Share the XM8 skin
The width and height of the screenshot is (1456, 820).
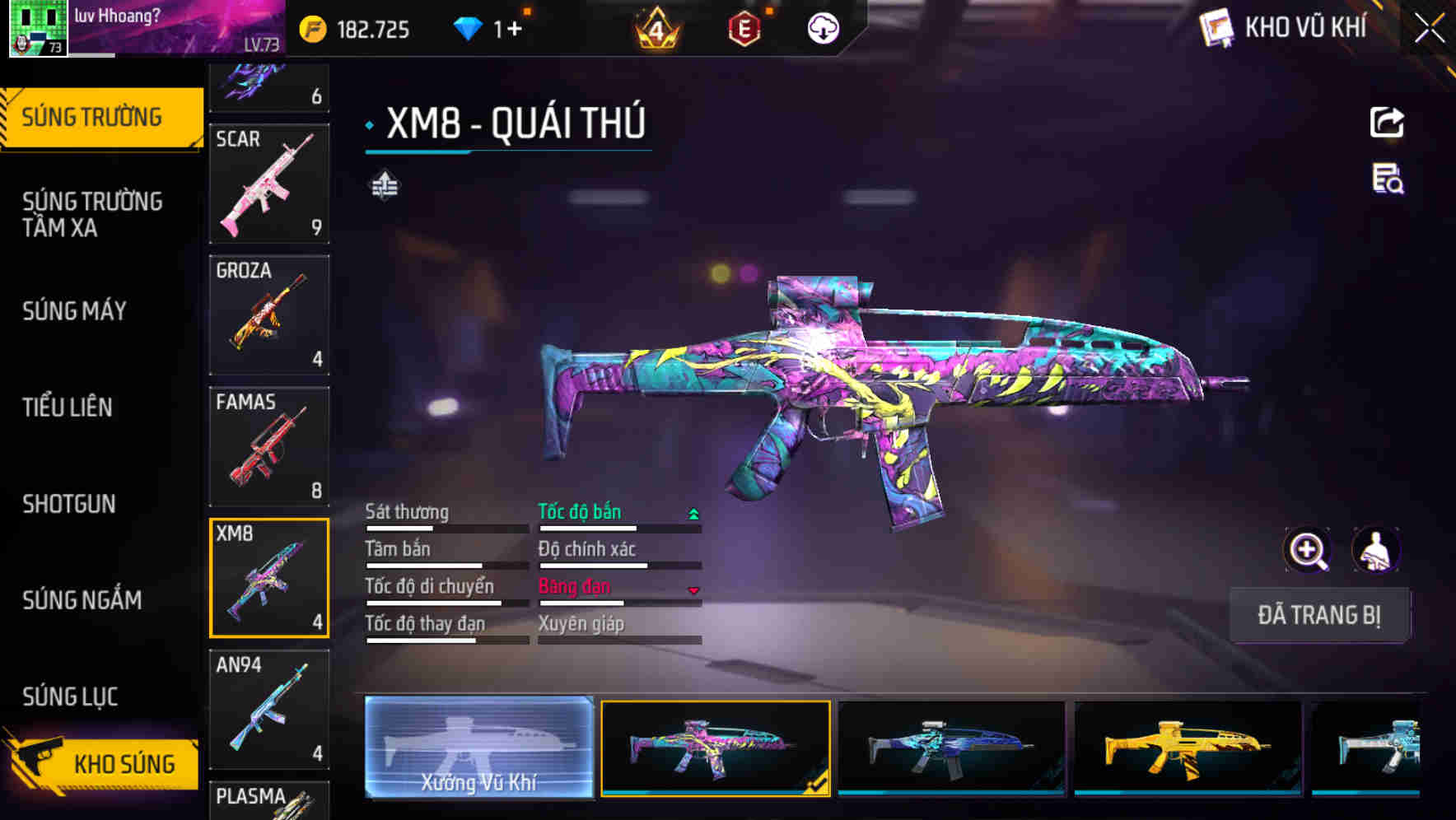click(x=1387, y=123)
